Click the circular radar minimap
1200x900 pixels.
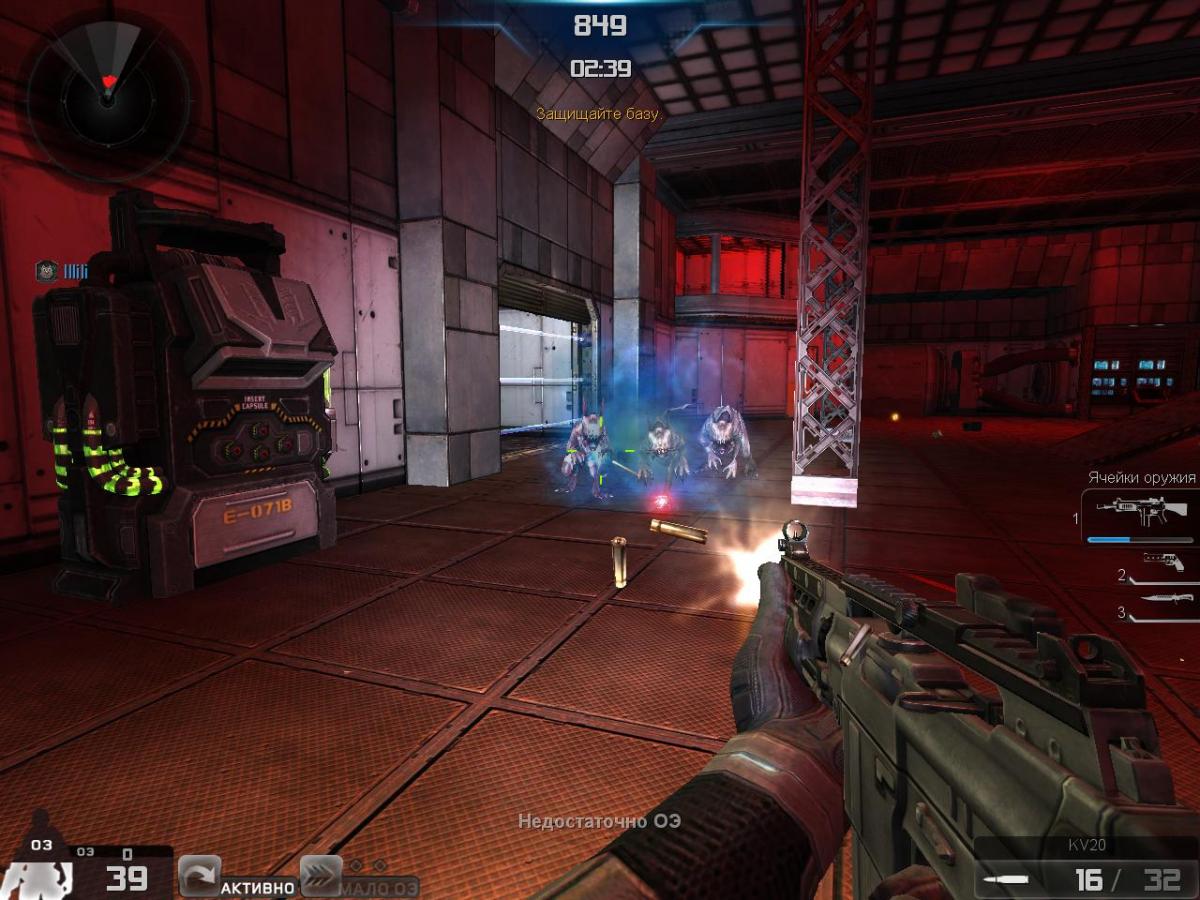[108, 96]
